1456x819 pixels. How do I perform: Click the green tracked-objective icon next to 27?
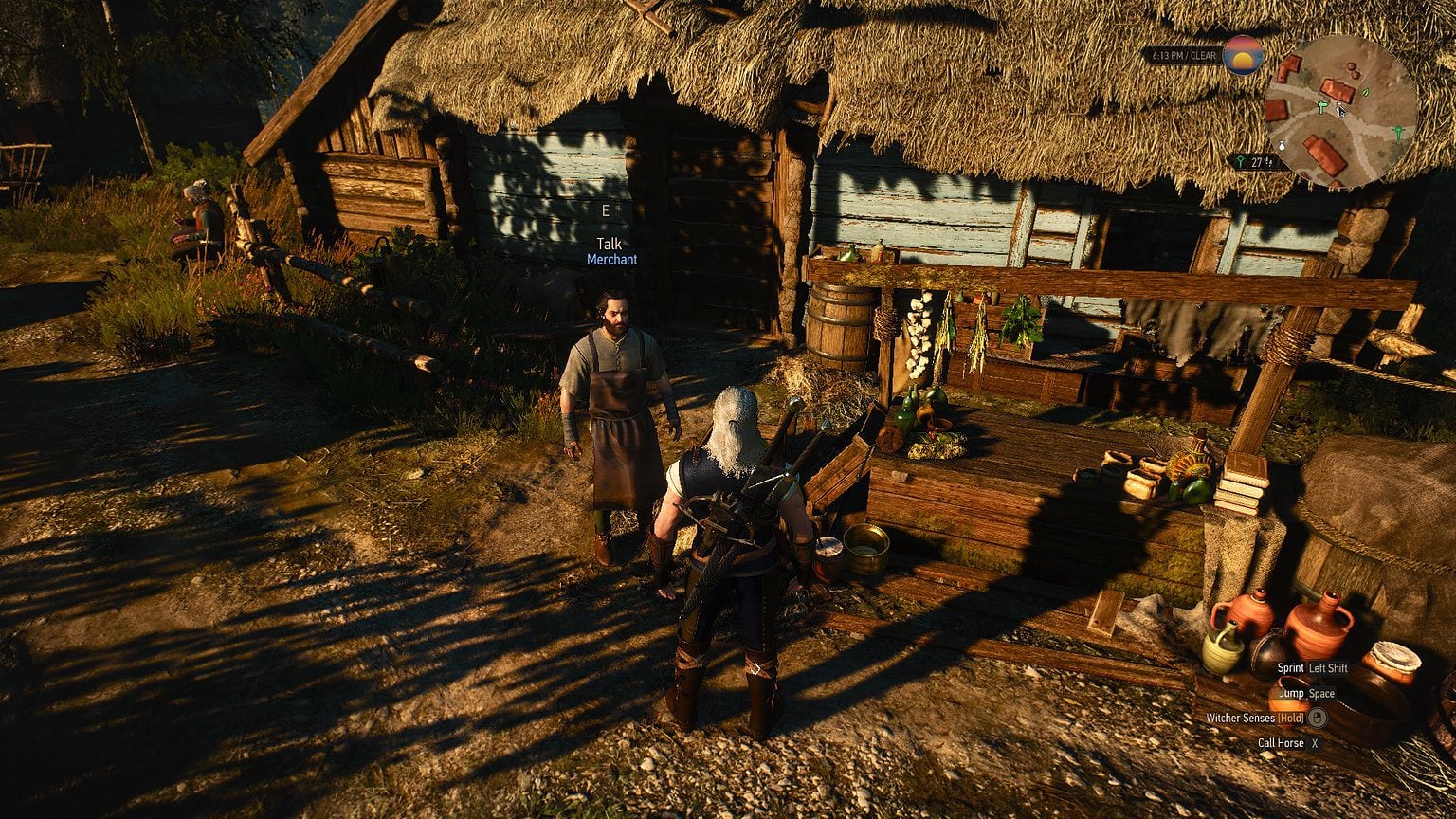(1241, 160)
